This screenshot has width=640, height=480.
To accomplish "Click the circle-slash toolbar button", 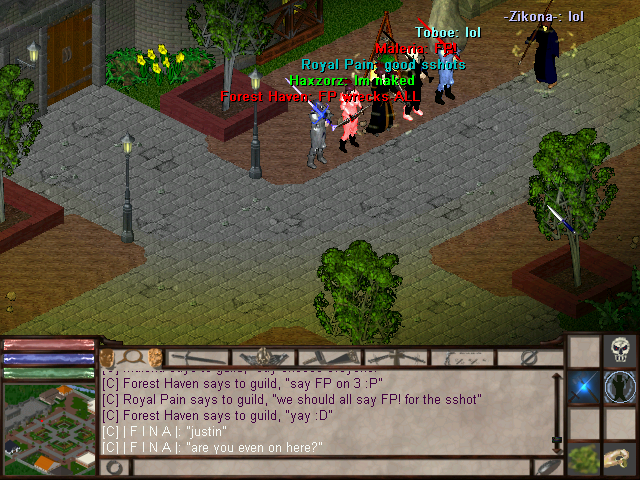I will pyautogui.click(x=529, y=357).
